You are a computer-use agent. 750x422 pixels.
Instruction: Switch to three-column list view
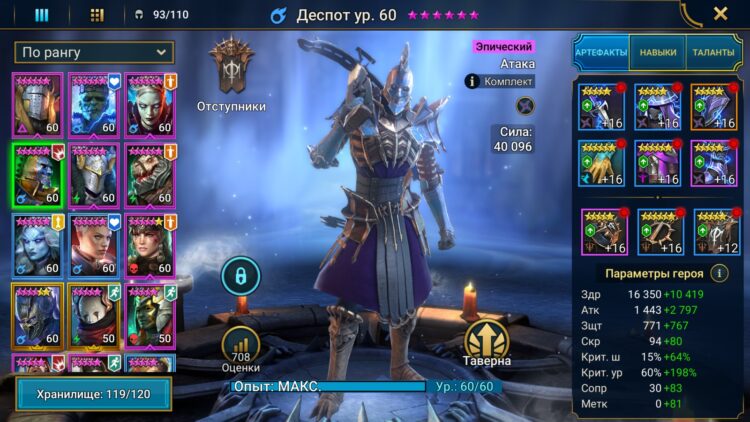pyautogui.click(x=41, y=15)
